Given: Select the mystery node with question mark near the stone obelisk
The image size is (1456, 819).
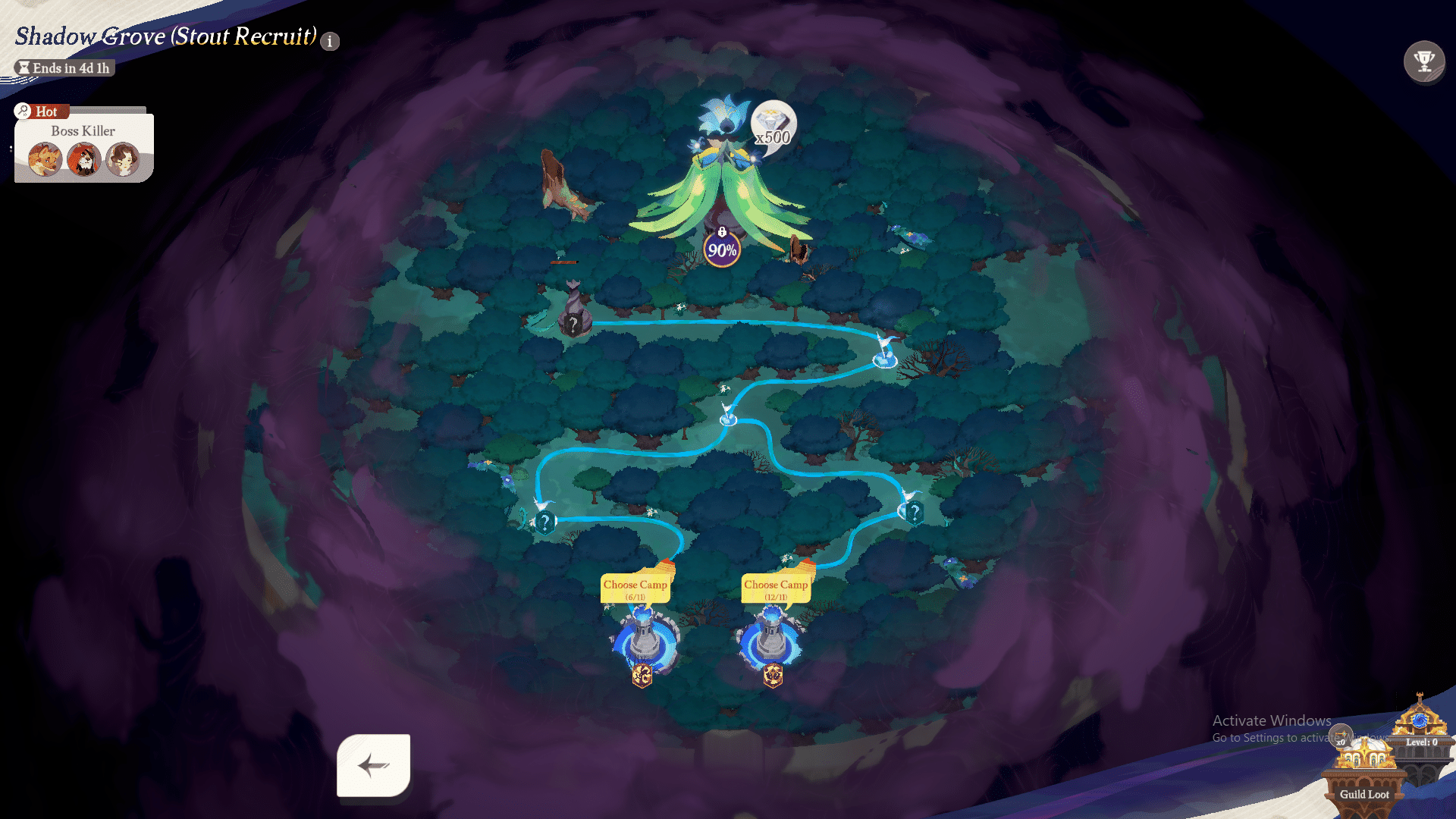Looking at the screenshot, I should pos(574,325).
